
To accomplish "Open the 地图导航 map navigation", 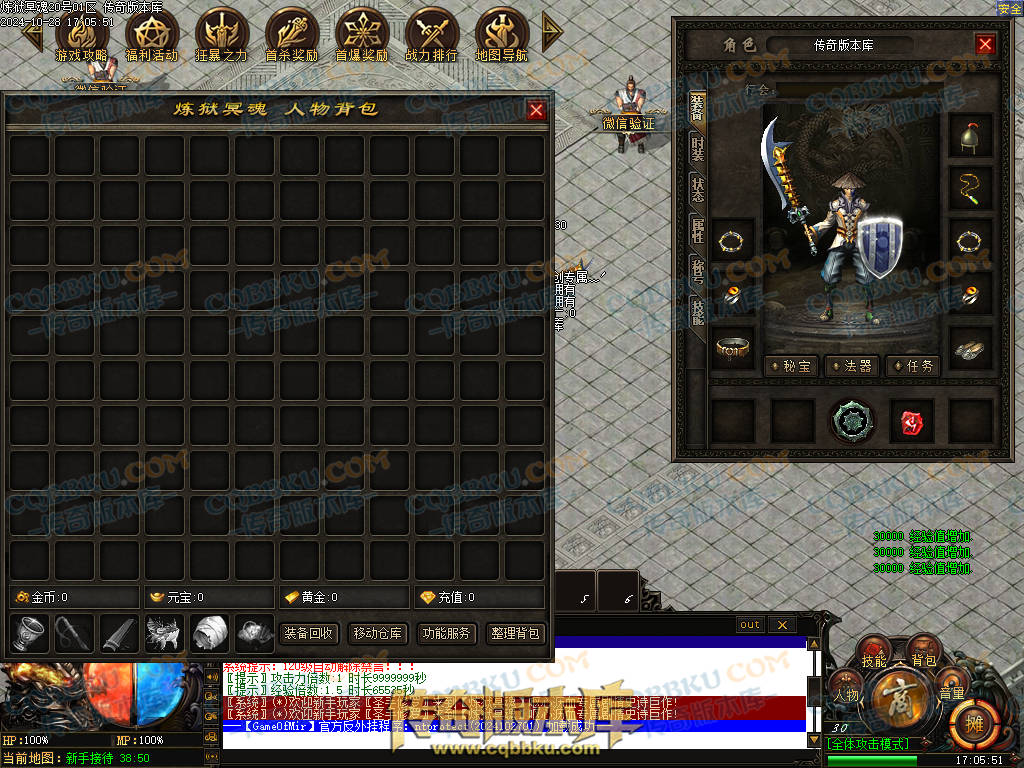I will point(501,36).
